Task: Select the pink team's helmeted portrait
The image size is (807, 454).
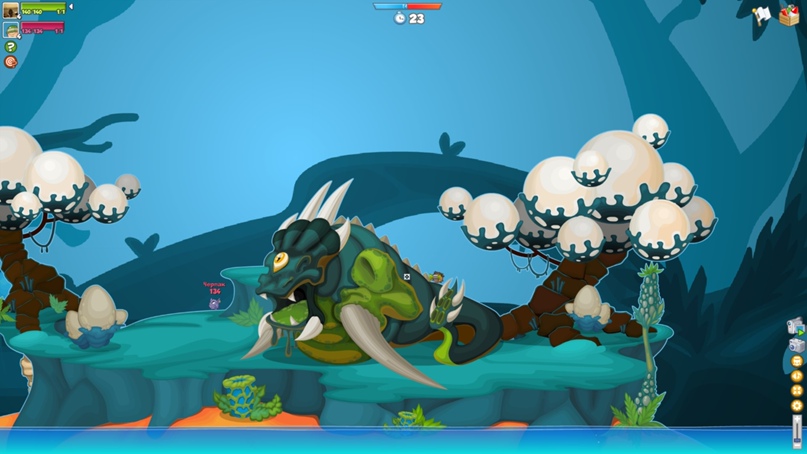Action: tap(11, 30)
